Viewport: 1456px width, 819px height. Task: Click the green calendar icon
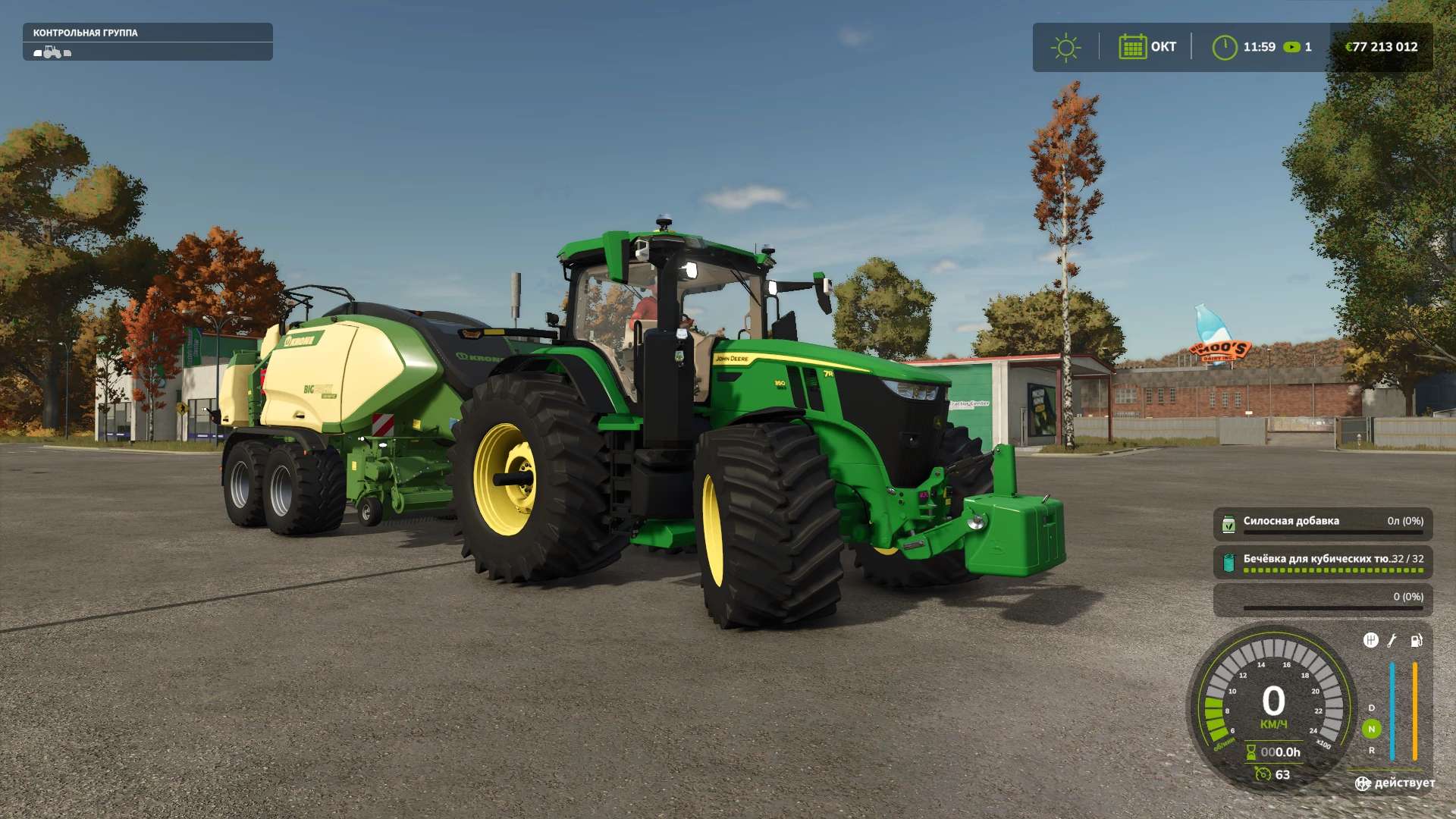(x=1132, y=47)
